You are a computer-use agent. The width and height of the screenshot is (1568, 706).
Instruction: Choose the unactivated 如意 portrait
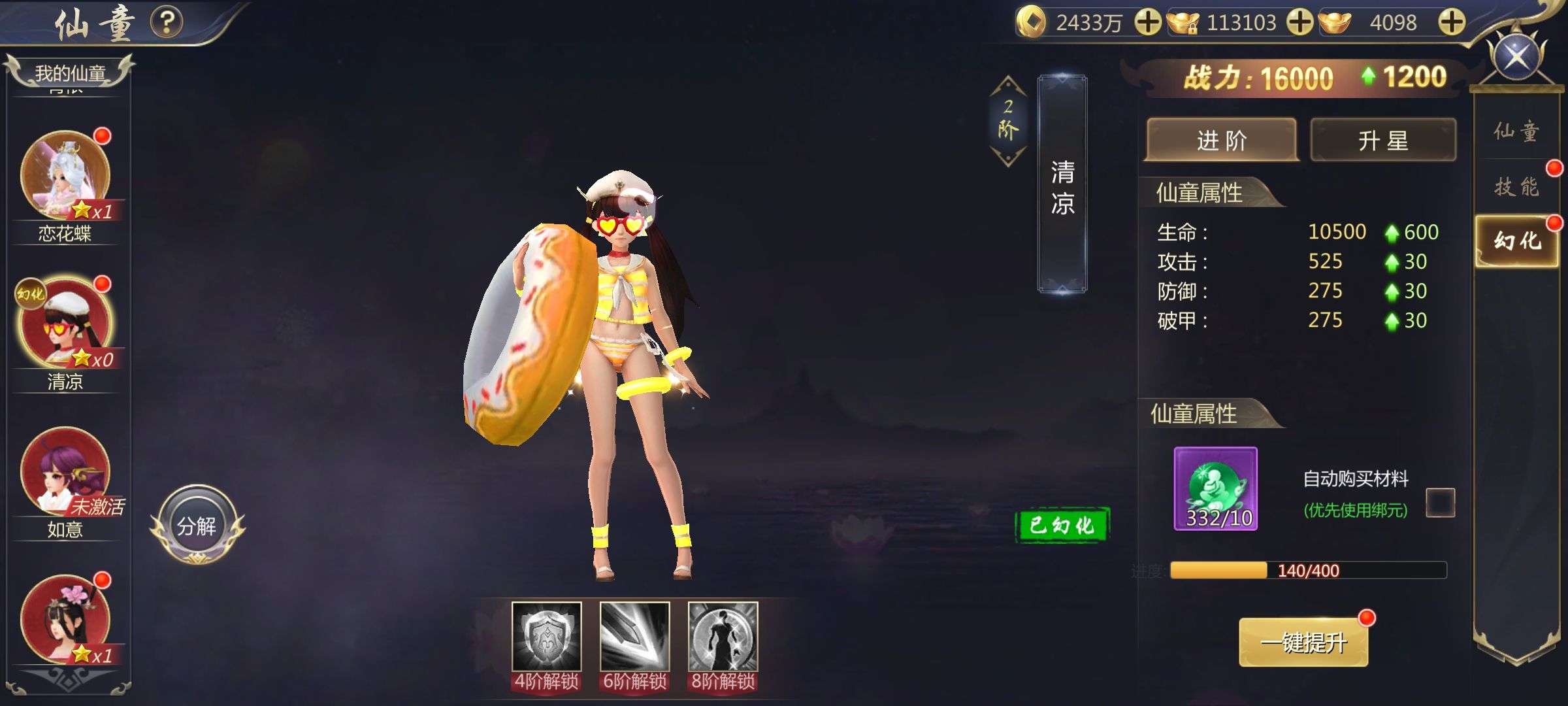point(65,471)
